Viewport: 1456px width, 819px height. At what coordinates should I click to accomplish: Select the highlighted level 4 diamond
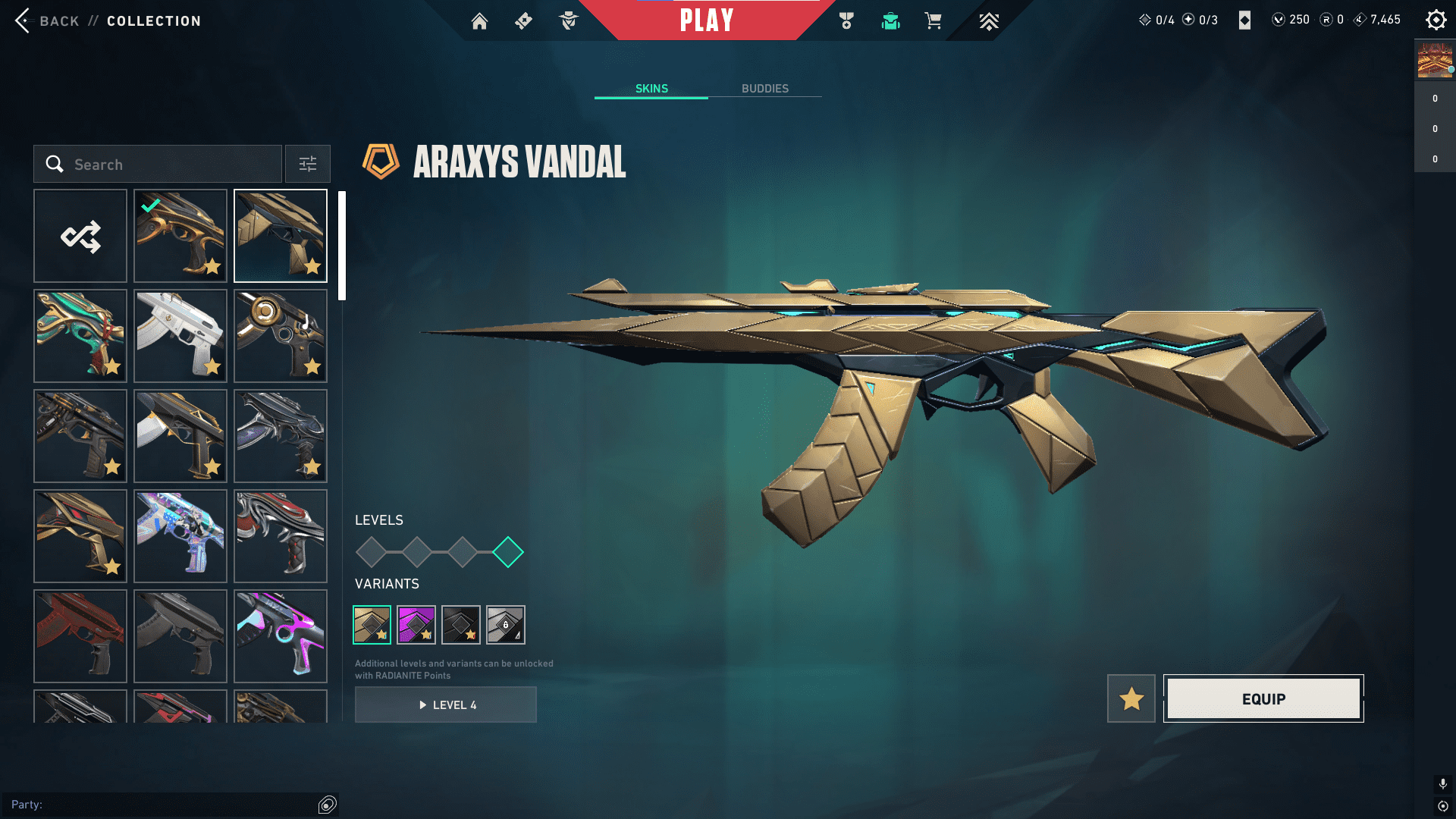tap(508, 552)
